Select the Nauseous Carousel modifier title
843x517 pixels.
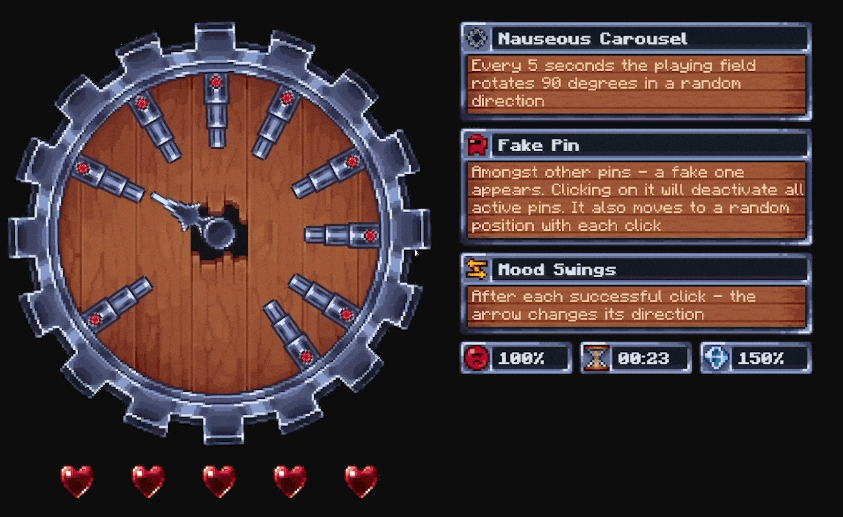pos(592,39)
